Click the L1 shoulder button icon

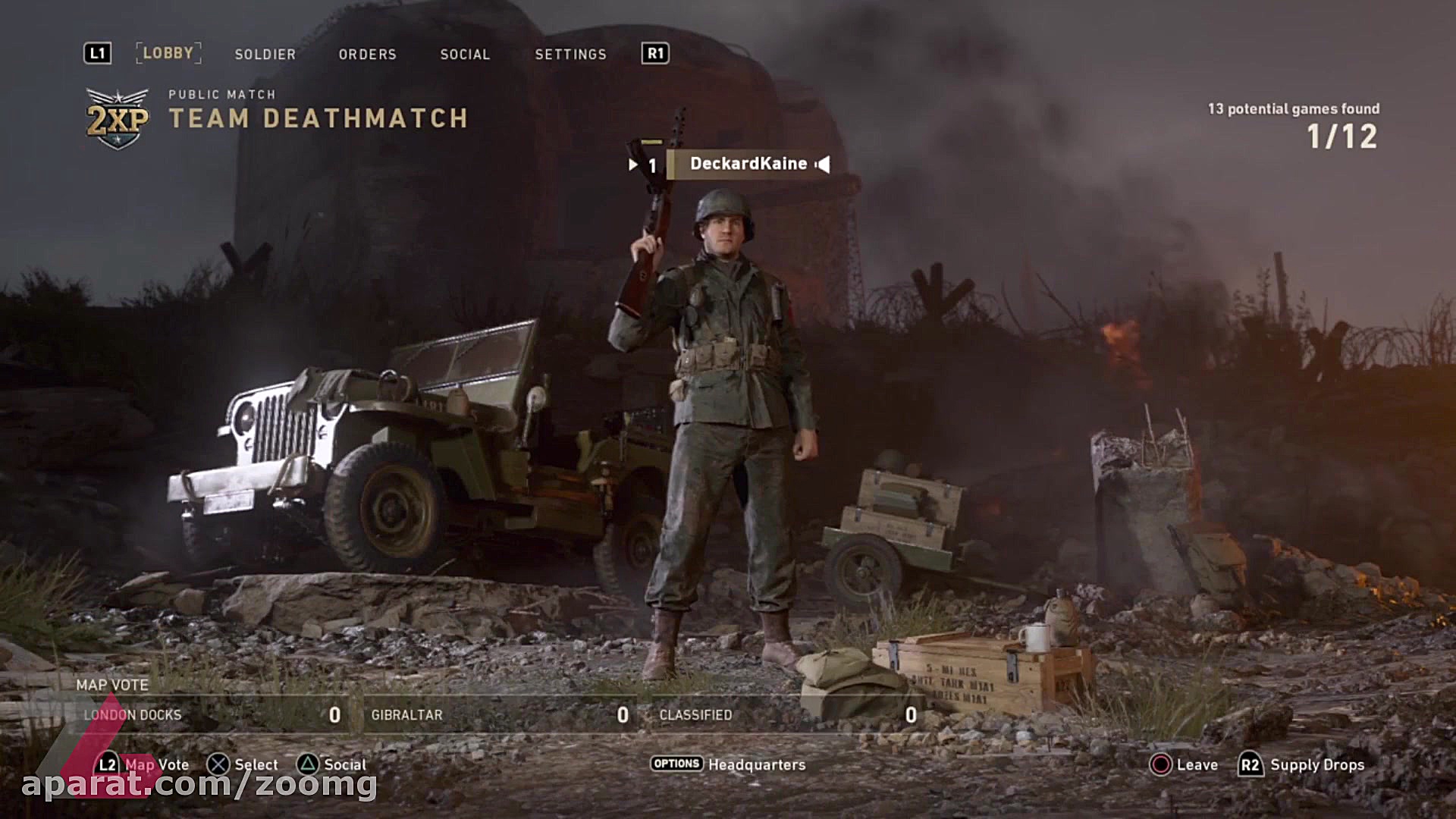coord(97,53)
